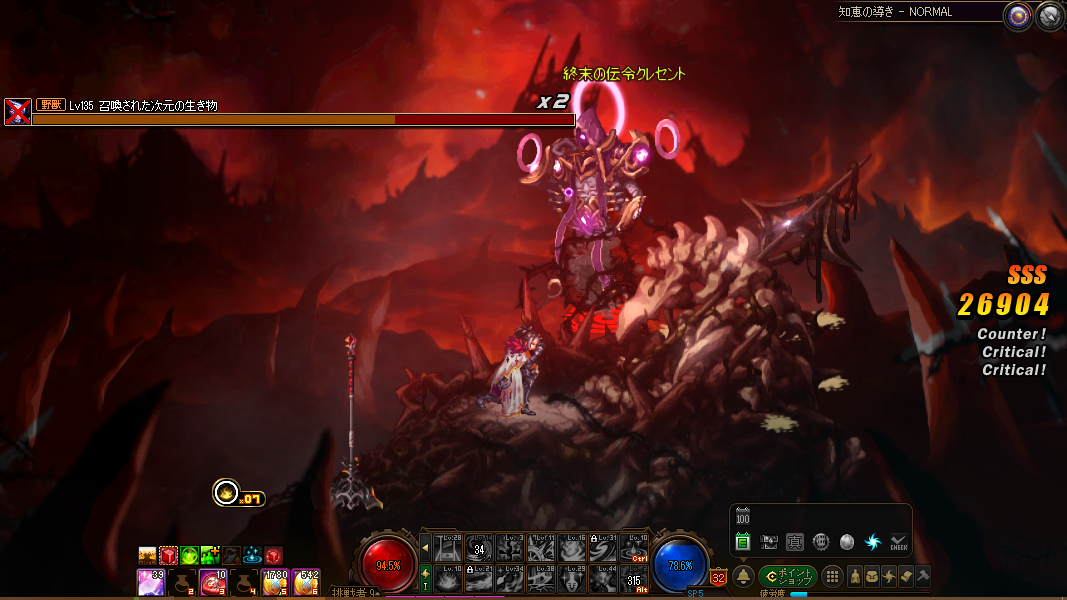Open the character silhouette menu icon
This screenshot has height=600, width=1067.
click(856, 576)
